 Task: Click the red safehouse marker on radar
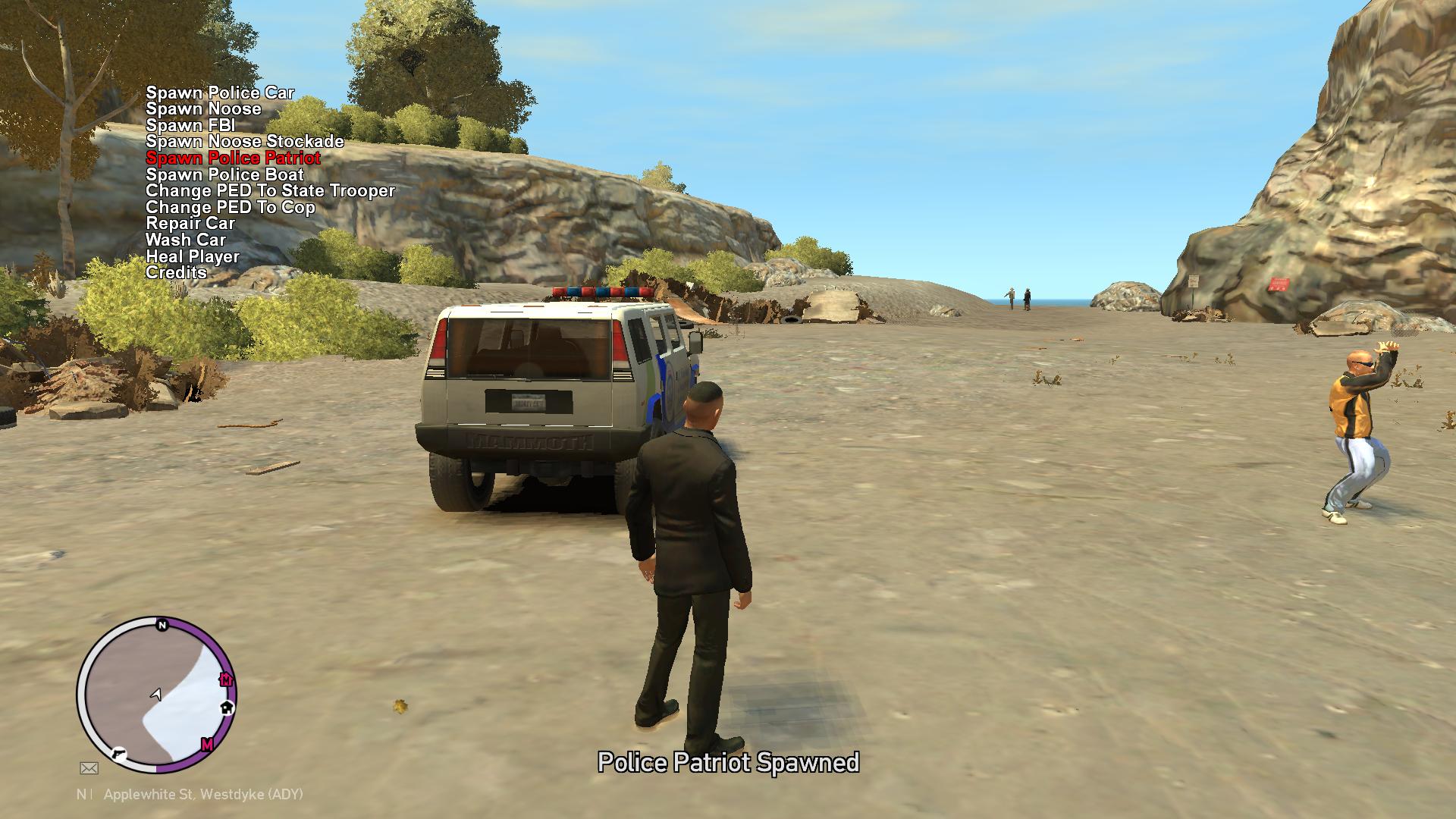pos(225,679)
